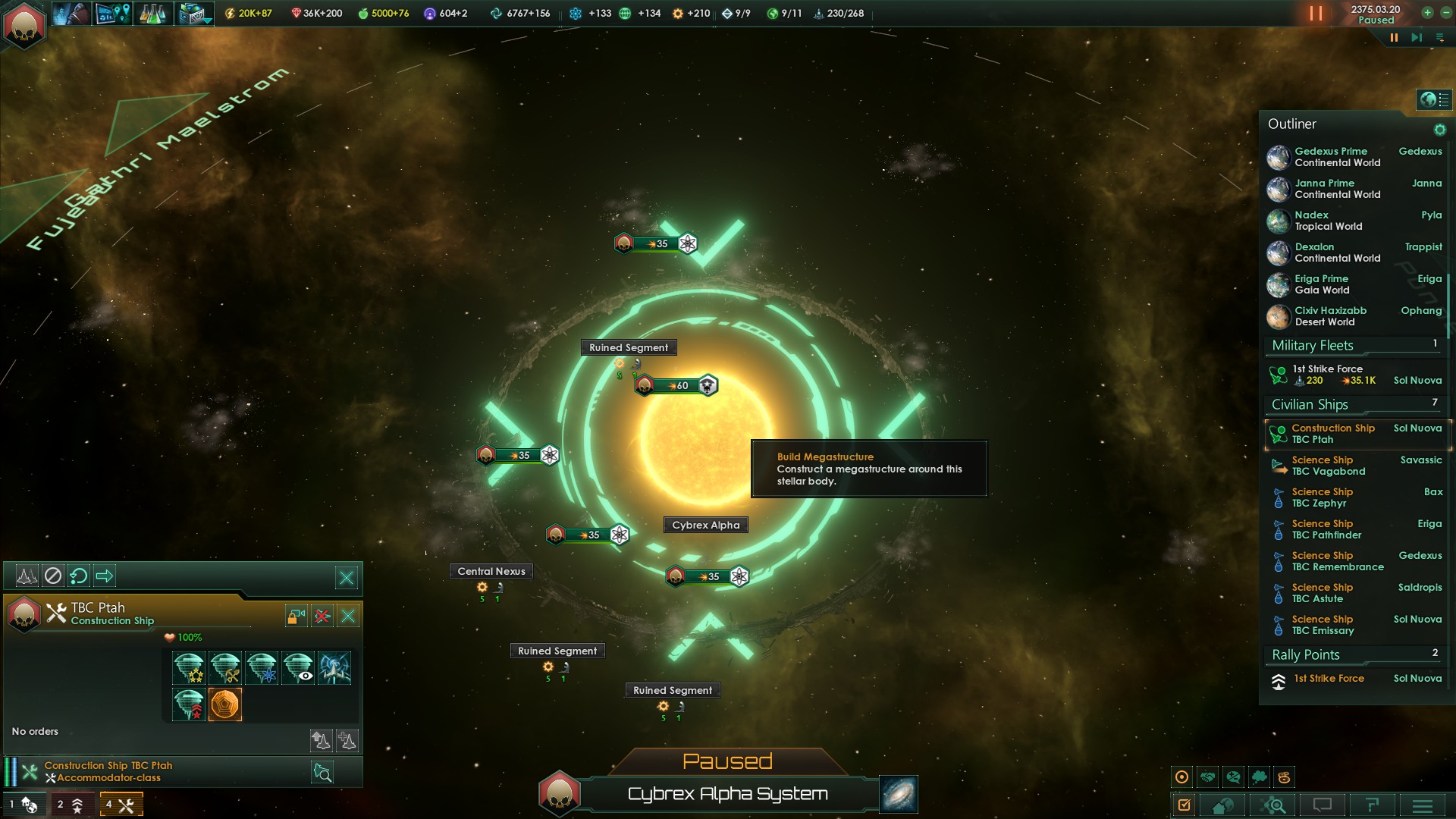Open Outliner settings via the gear icon
The image size is (1456, 819).
click(1439, 130)
